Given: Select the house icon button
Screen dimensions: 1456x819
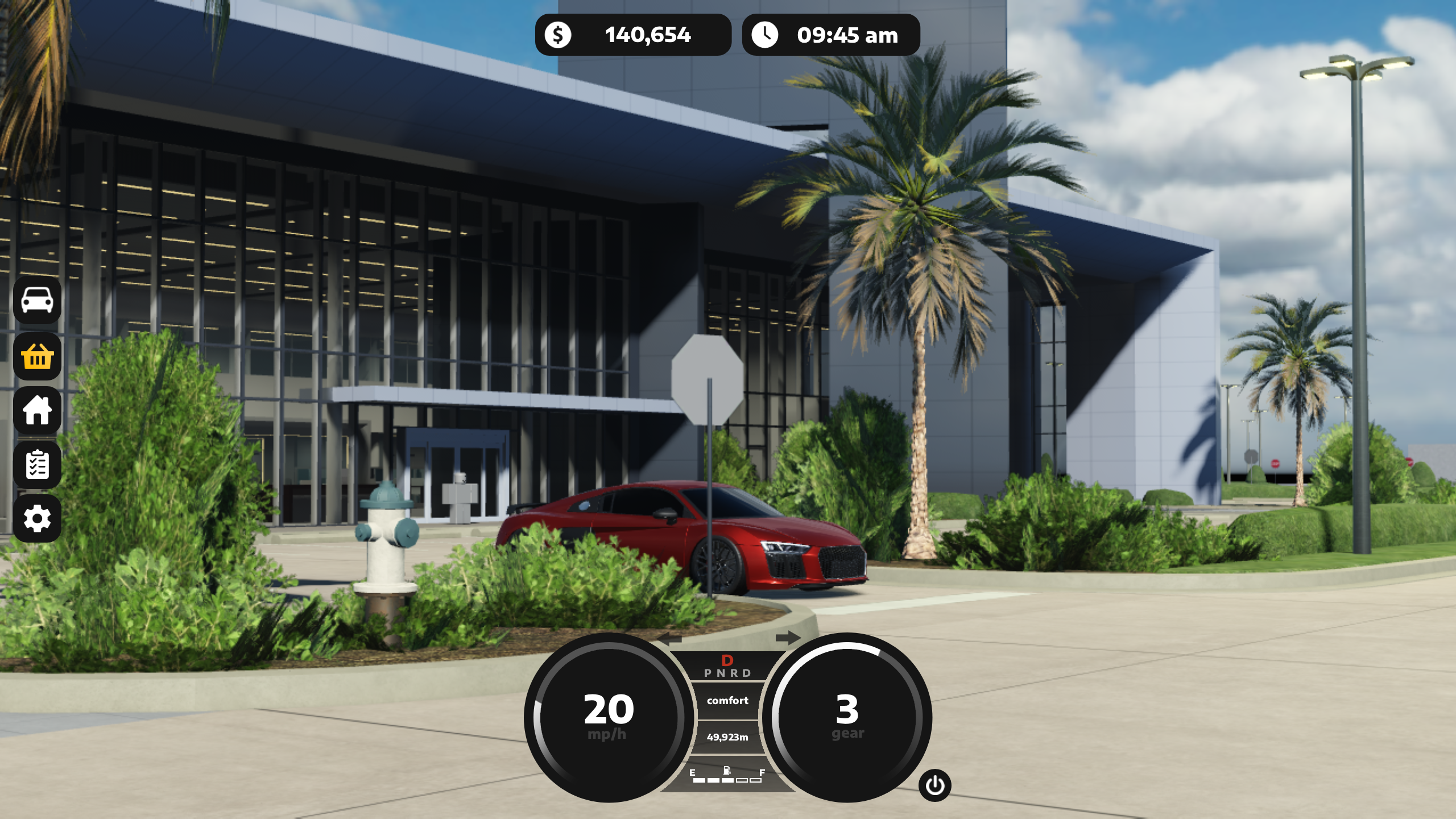Looking at the screenshot, I should 37,410.
